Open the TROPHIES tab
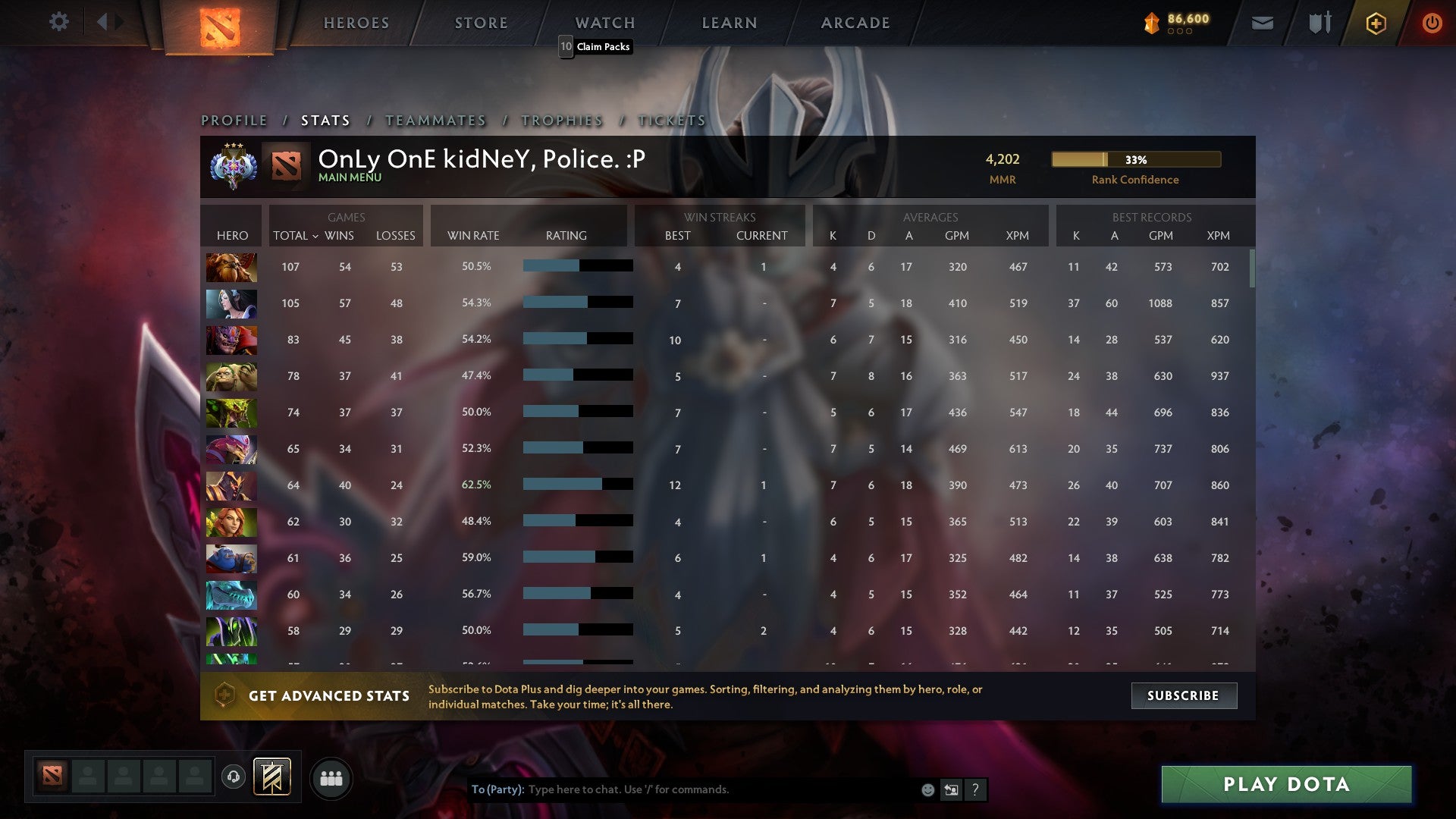Viewport: 1456px width, 819px height. [x=561, y=120]
